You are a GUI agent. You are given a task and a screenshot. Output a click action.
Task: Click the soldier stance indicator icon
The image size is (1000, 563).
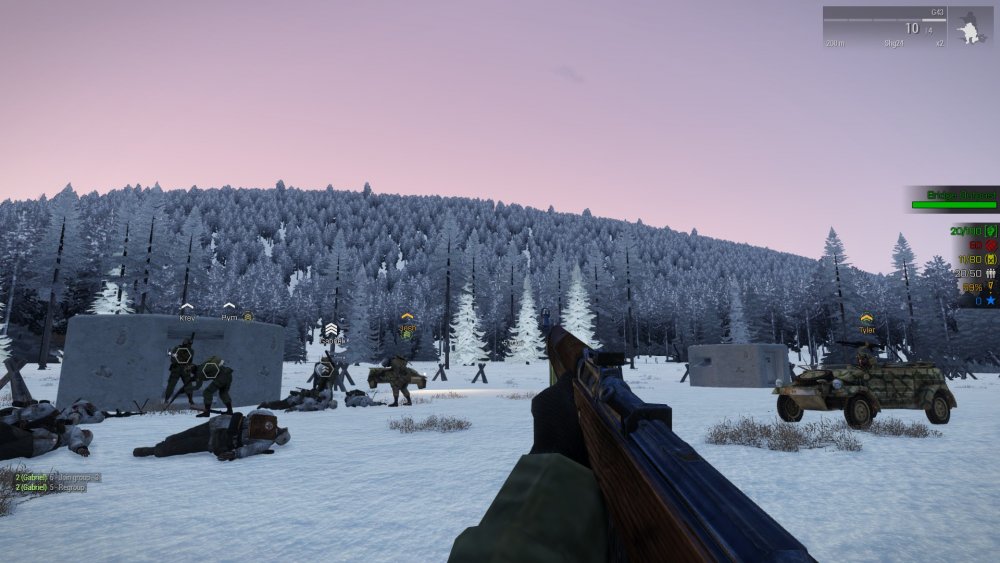pyautogui.click(x=968, y=29)
